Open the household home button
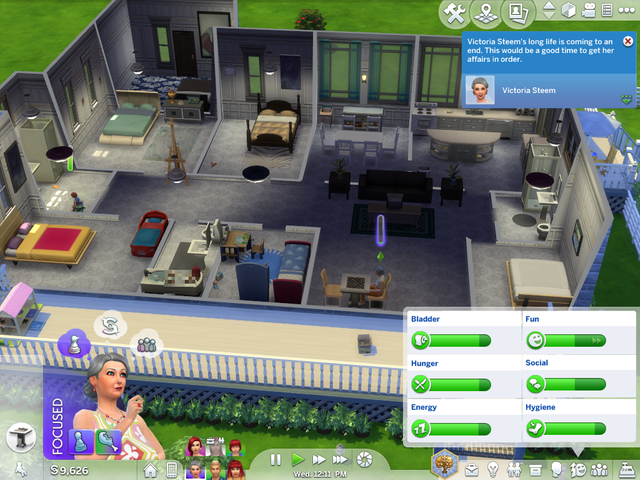 pos(151,468)
